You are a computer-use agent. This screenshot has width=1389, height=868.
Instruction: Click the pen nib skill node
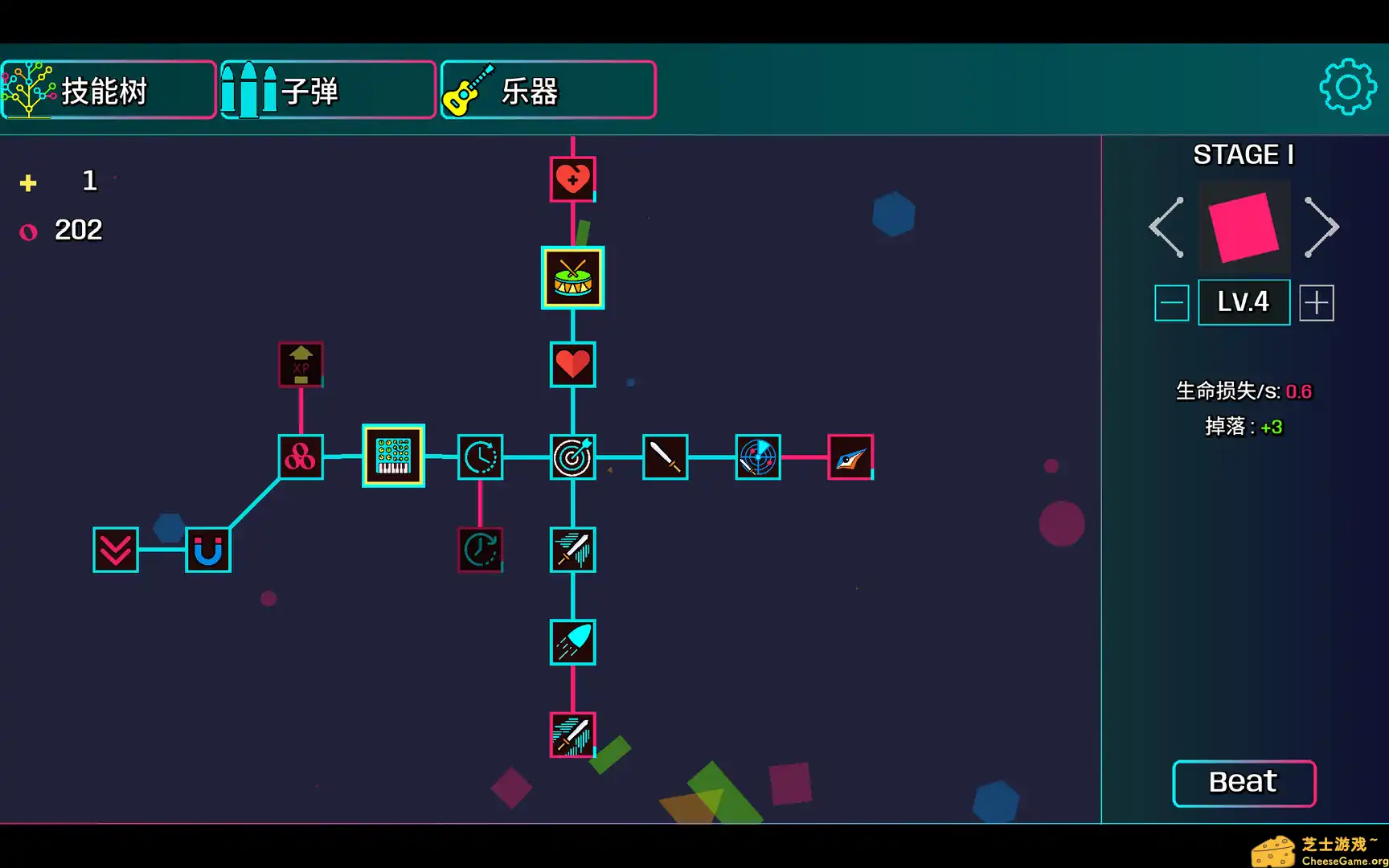click(849, 457)
